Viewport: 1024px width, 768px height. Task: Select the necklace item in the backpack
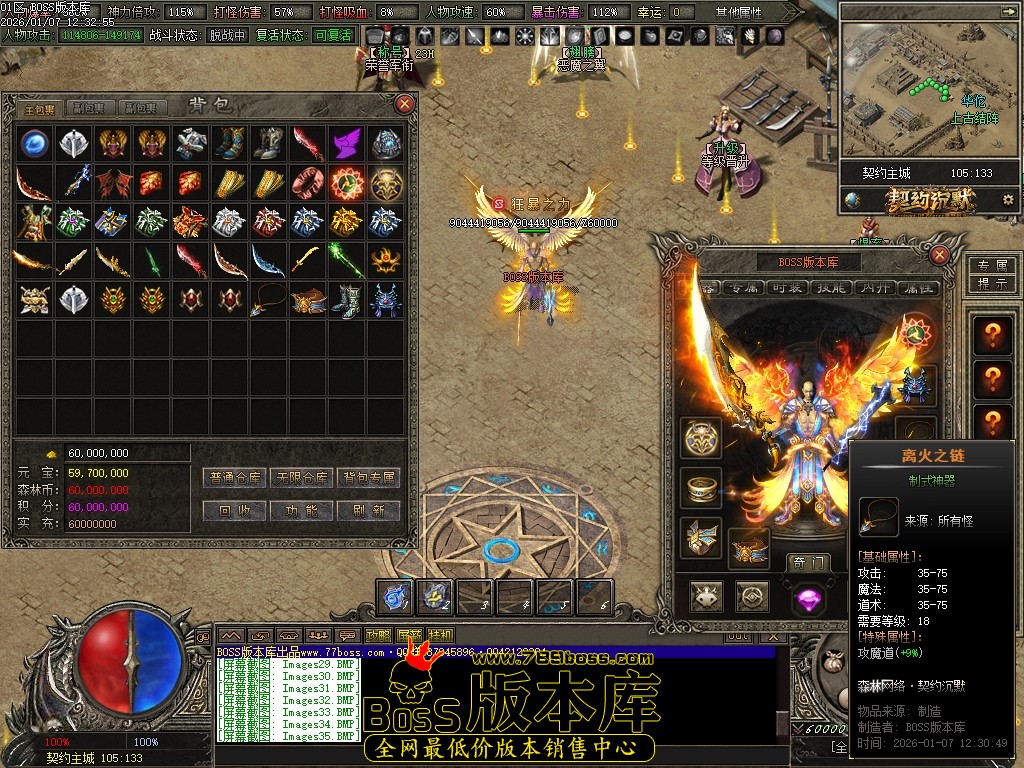(x=268, y=300)
